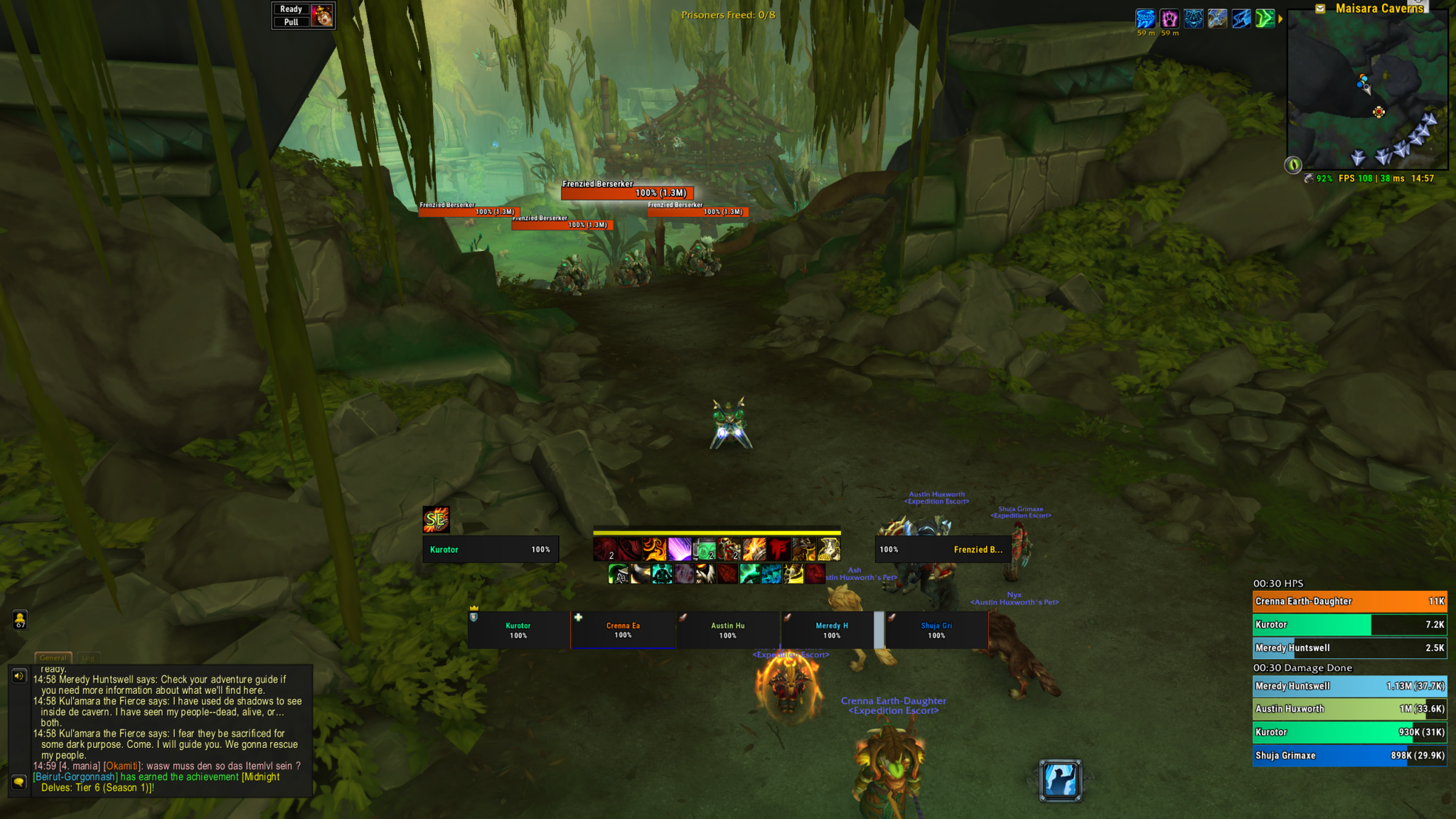The height and width of the screenshot is (819, 1456).
Task: Choose Meredy H's party frame
Action: [x=831, y=630]
